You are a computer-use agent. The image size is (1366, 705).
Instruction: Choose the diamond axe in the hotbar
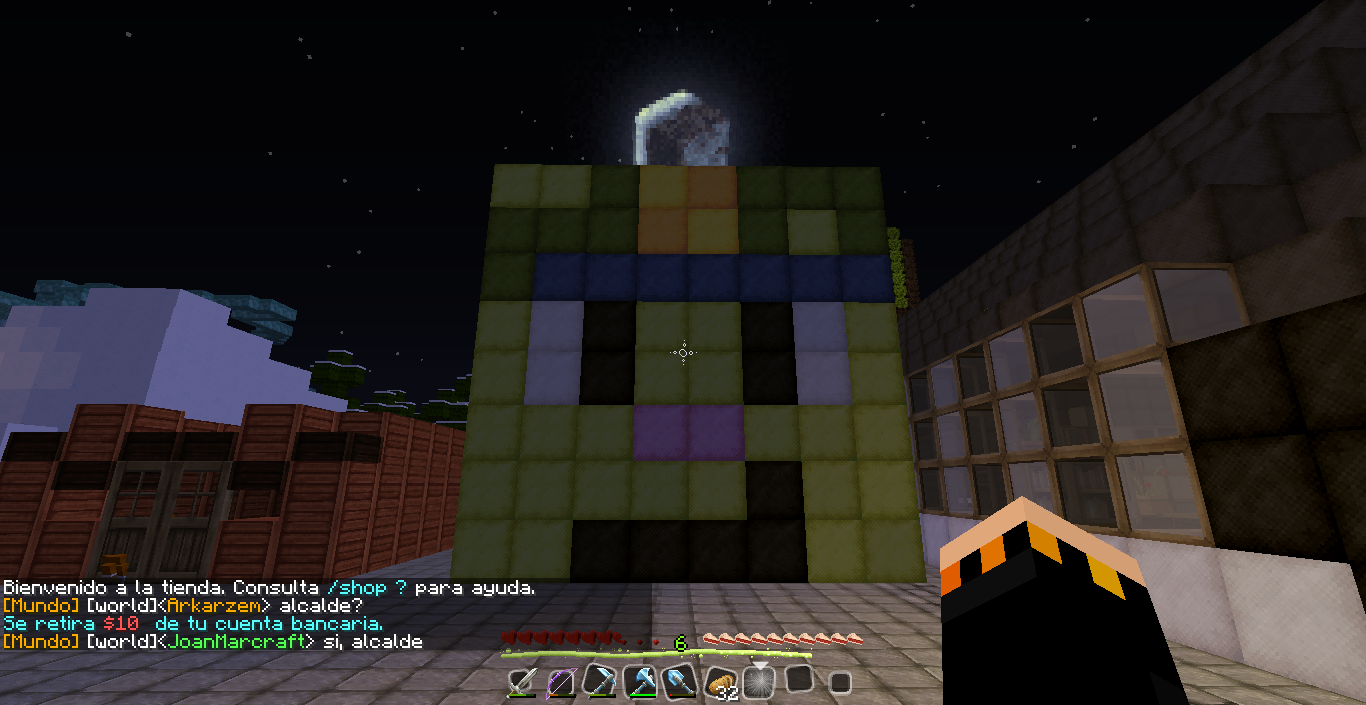tap(640, 682)
